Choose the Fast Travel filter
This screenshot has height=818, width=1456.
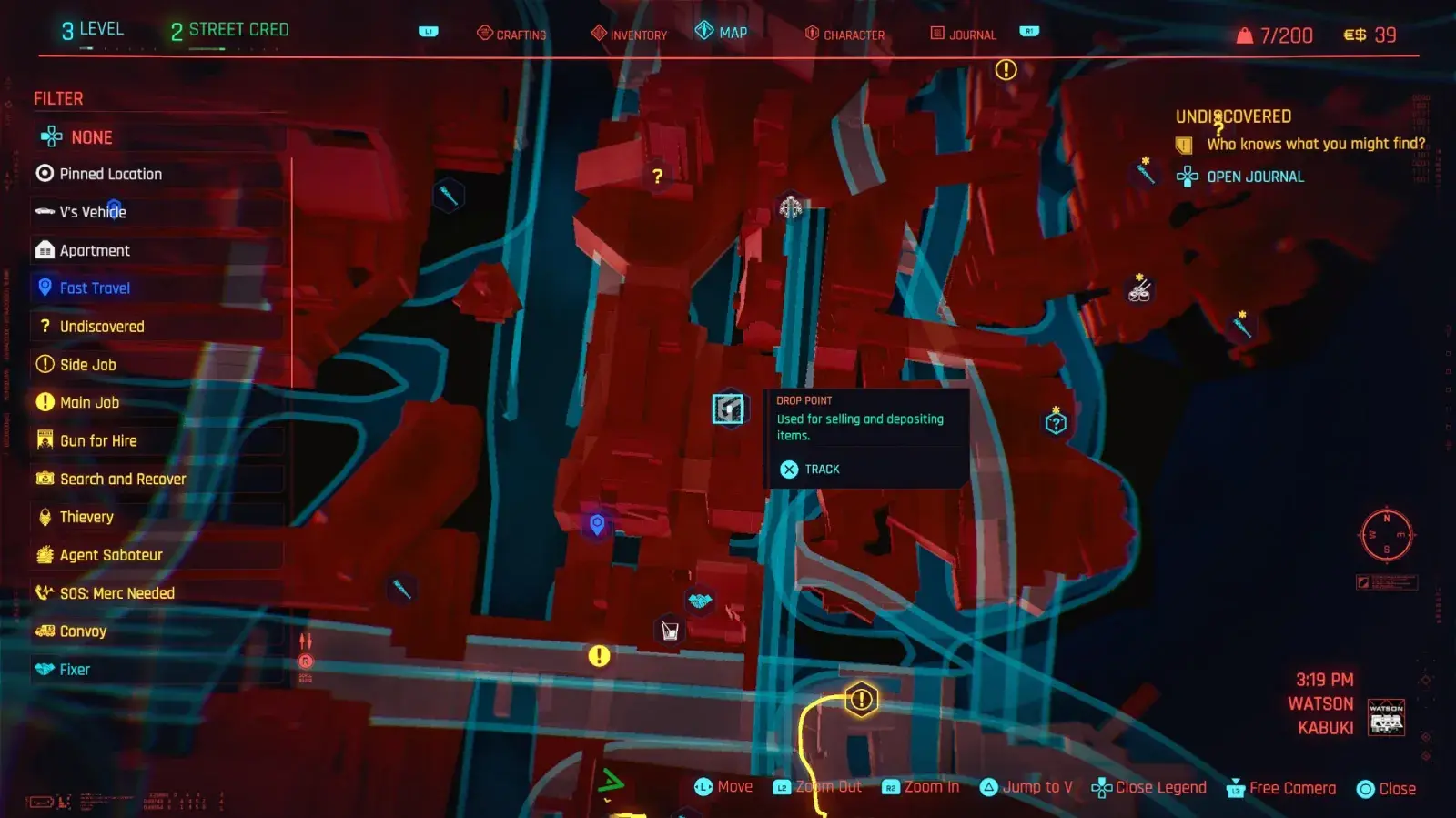pyautogui.click(x=95, y=288)
